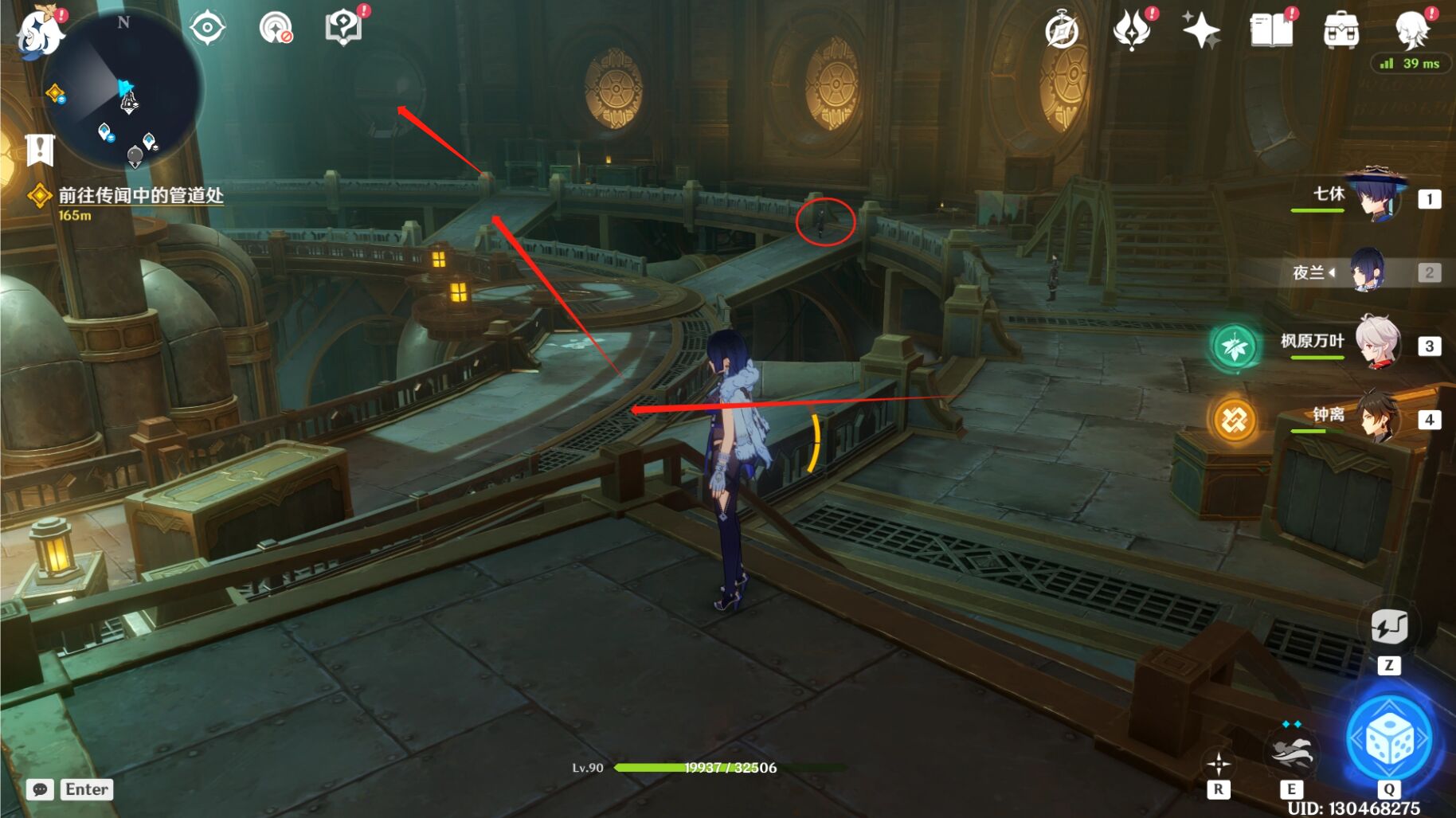Open the co-op mode icon
The image size is (1456, 818).
[276, 28]
